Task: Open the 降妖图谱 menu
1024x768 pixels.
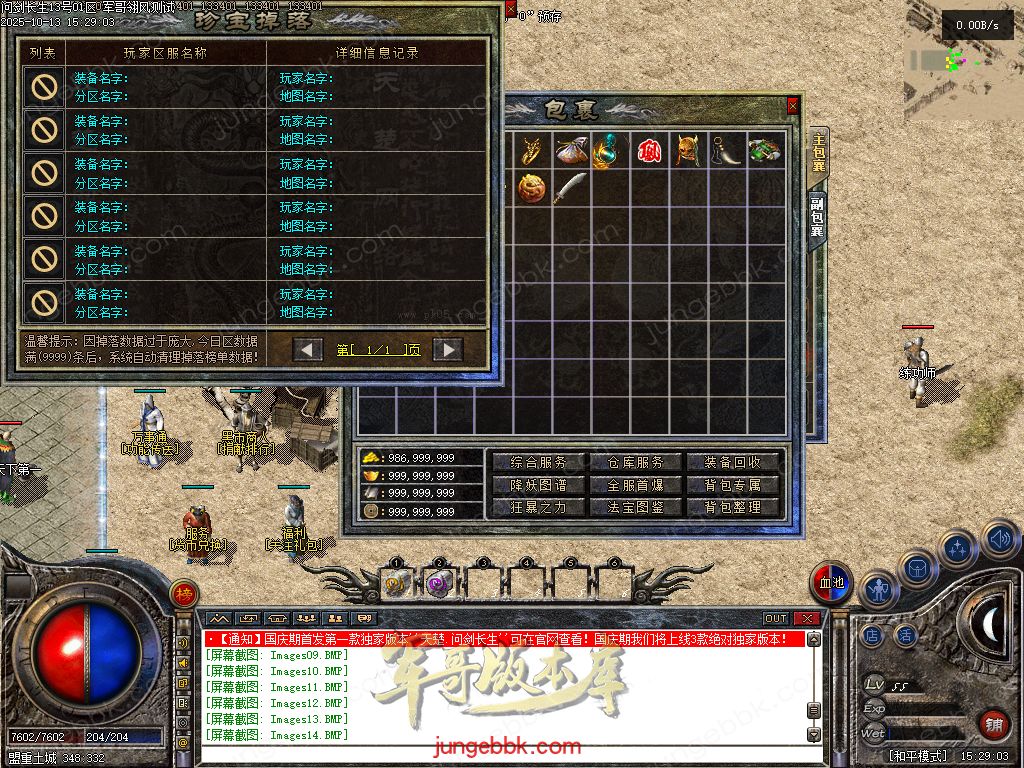Action: coord(538,485)
